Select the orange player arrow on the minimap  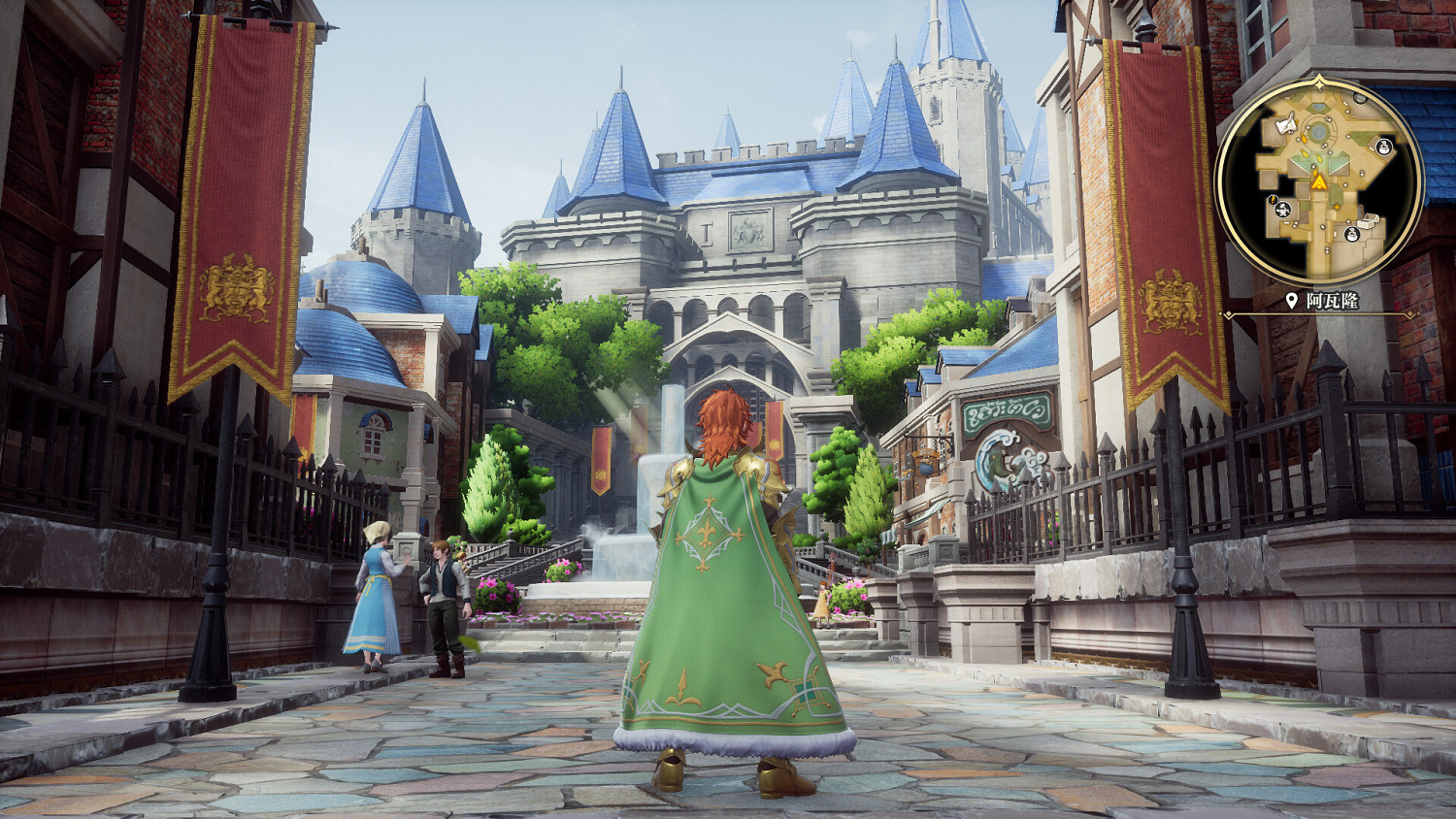pos(1318,182)
